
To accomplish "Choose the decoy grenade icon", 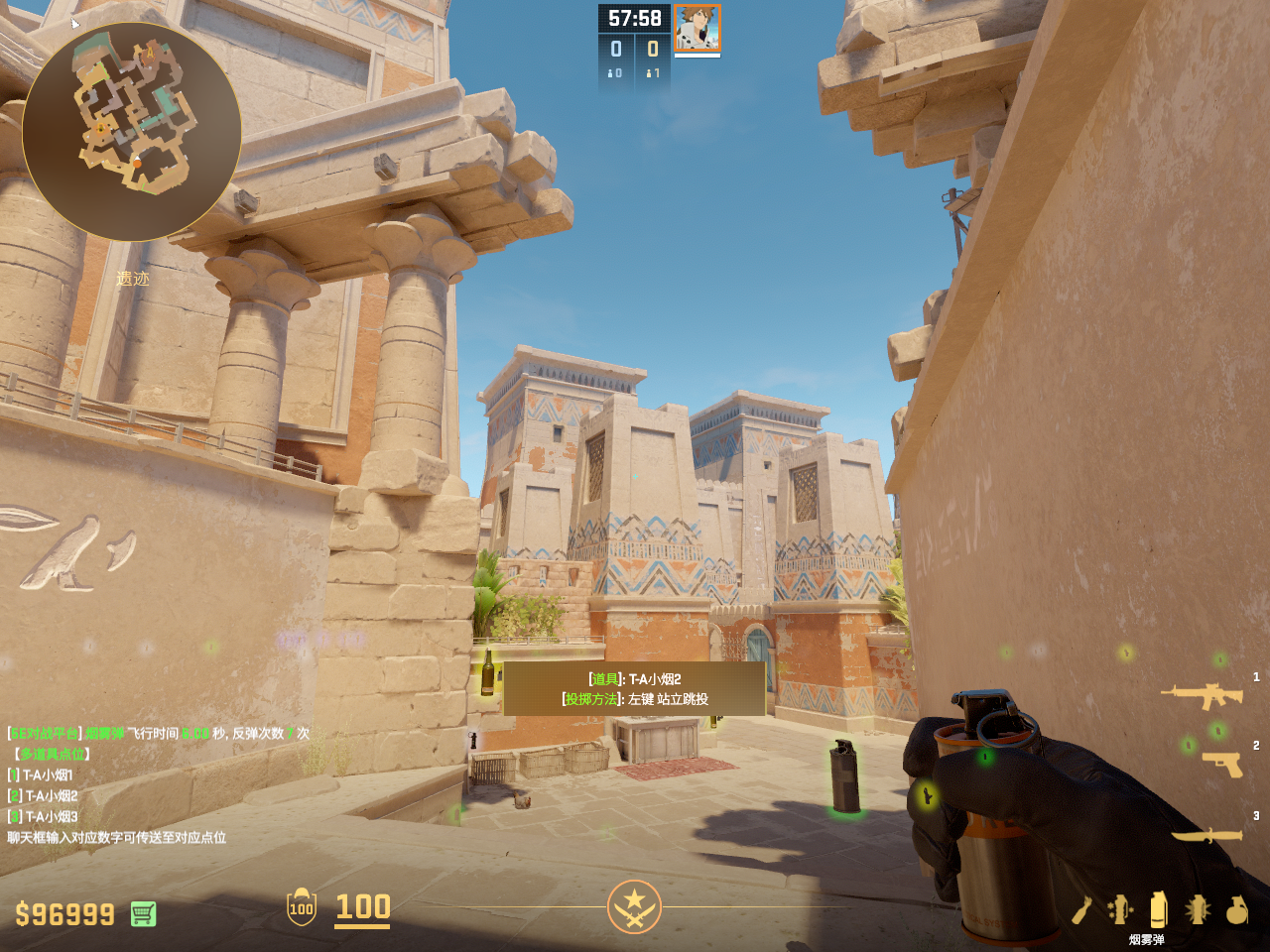I will click(1120, 909).
